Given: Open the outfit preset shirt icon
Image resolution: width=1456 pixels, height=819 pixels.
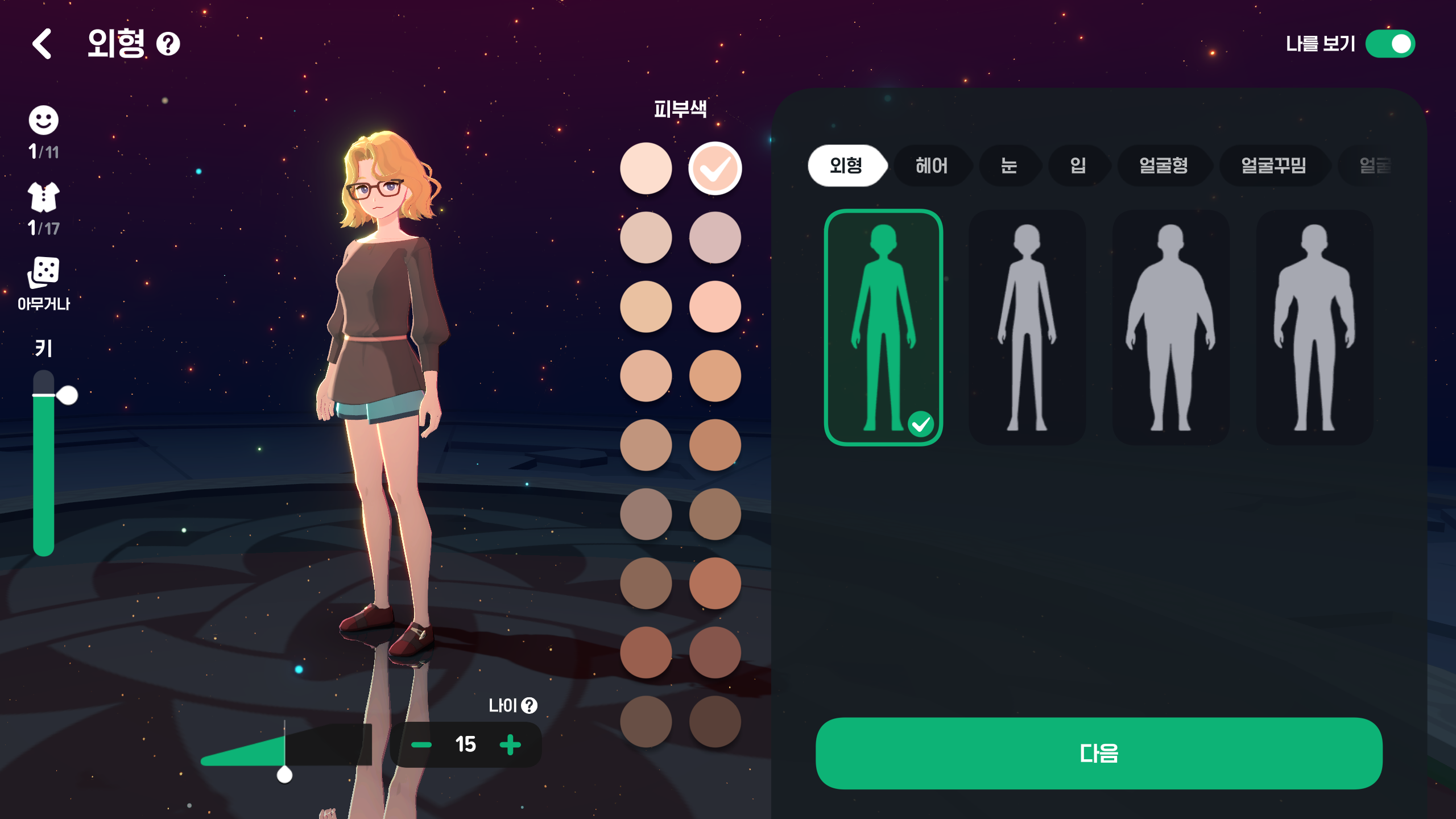Looking at the screenshot, I should click(43, 197).
